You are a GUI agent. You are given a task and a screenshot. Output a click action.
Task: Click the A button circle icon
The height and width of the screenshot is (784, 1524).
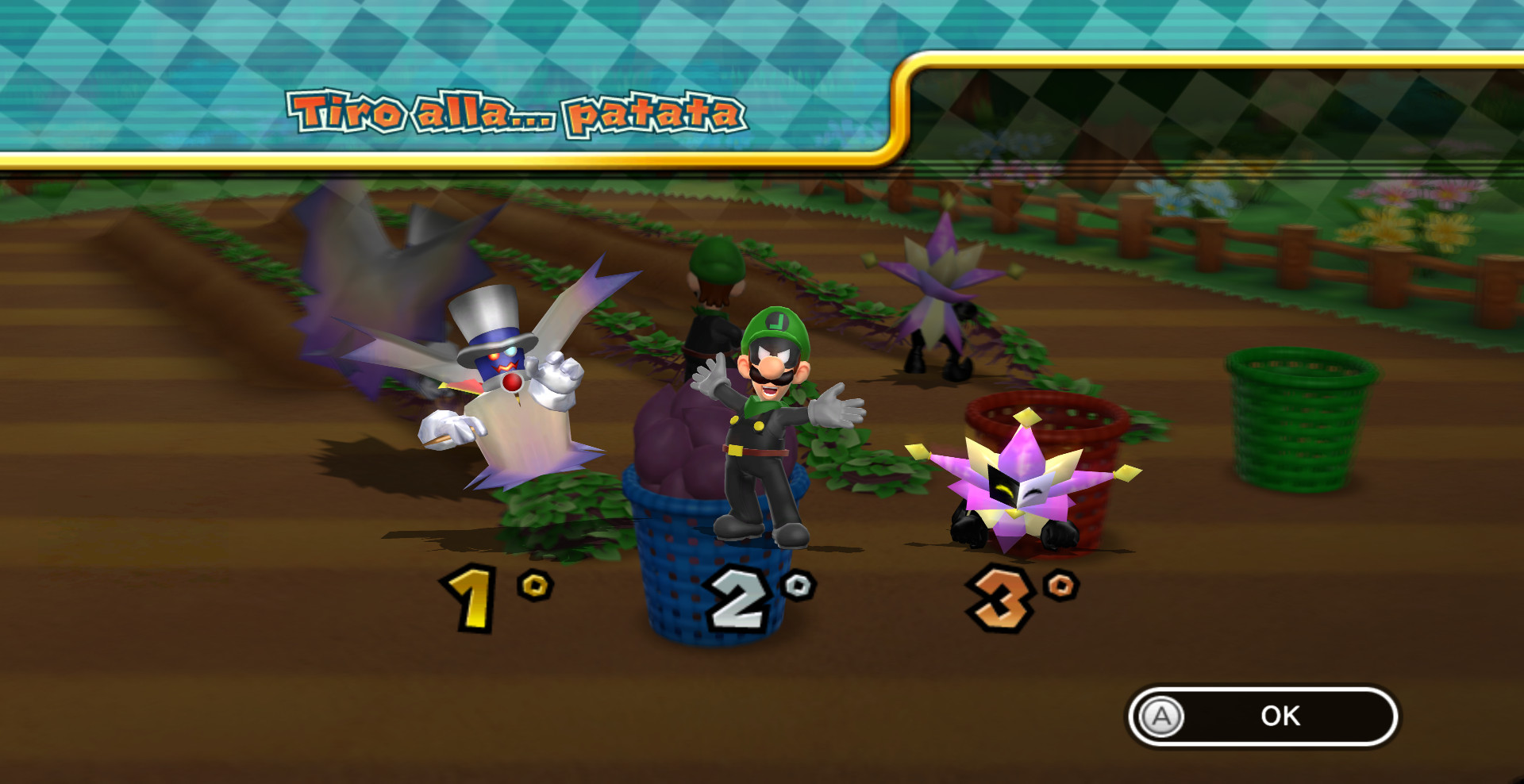click(x=1160, y=717)
